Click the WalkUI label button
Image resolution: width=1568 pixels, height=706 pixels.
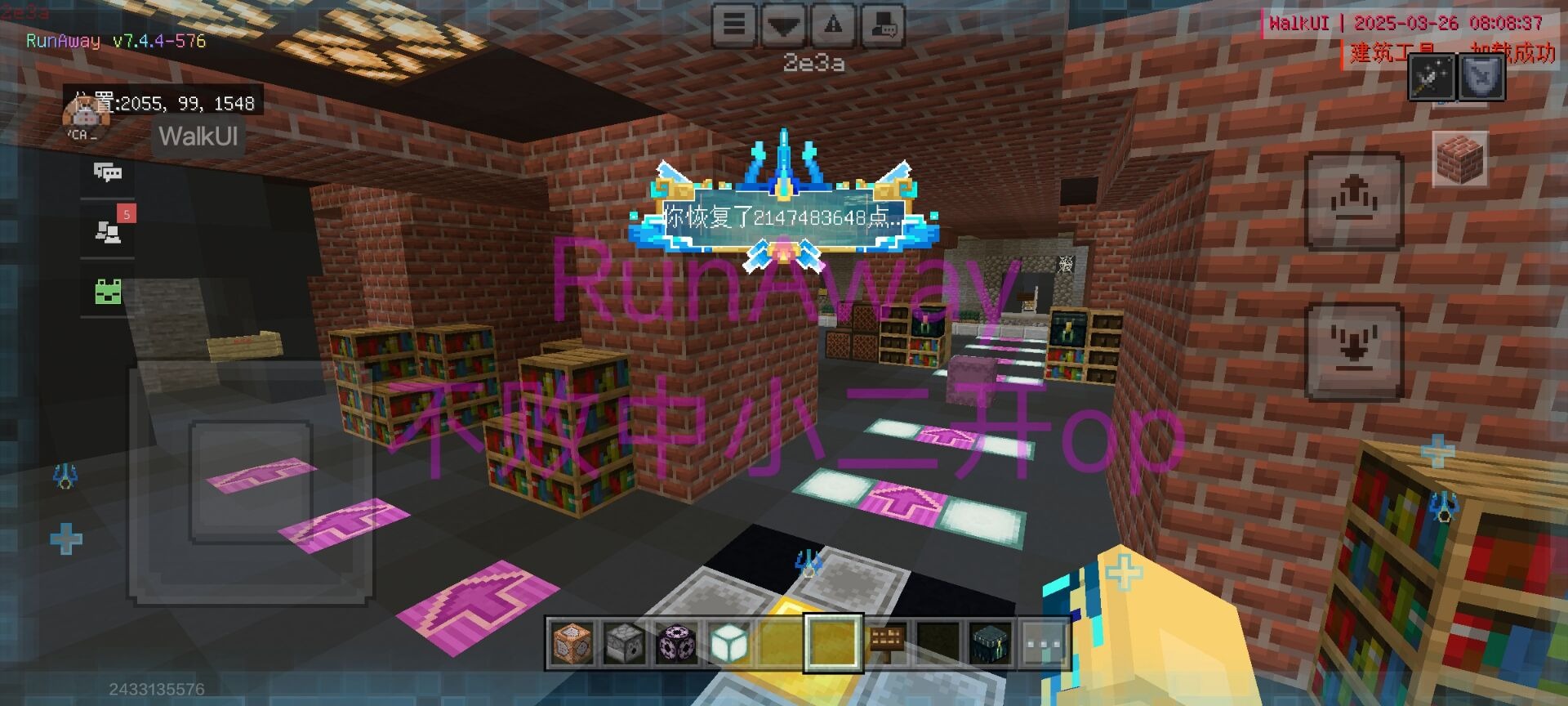coord(198,136)
